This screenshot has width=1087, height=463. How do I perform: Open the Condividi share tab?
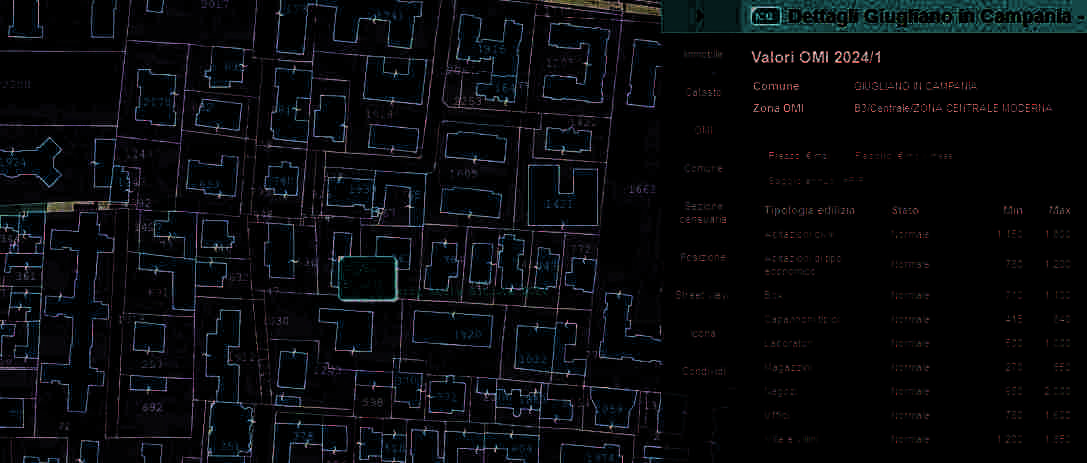click(x=702, y=371)
